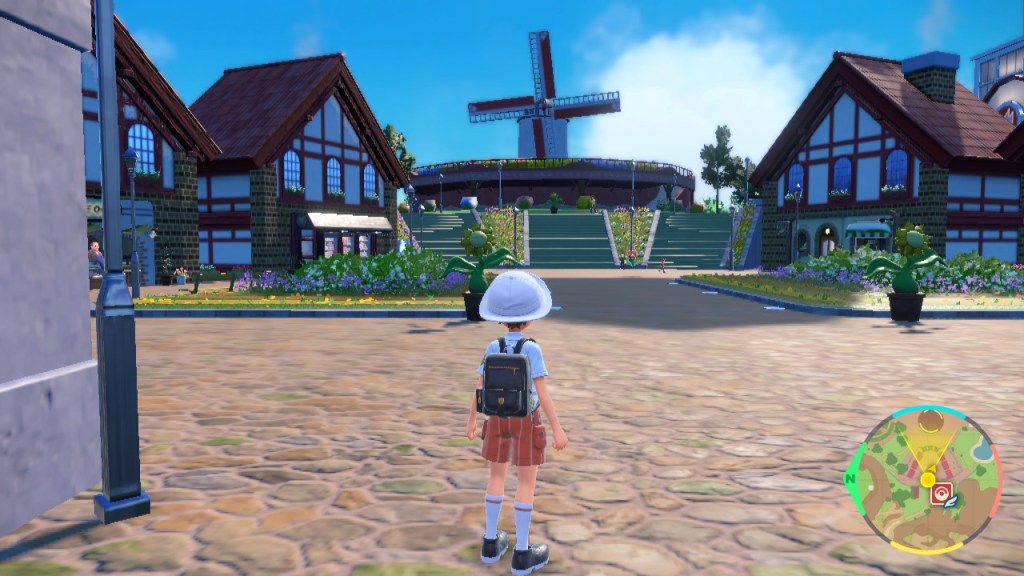The width and height of the screenshot is (1024, 576).
Task: Select the red Pokémon Center map marker
Action: tap(940, 493)
